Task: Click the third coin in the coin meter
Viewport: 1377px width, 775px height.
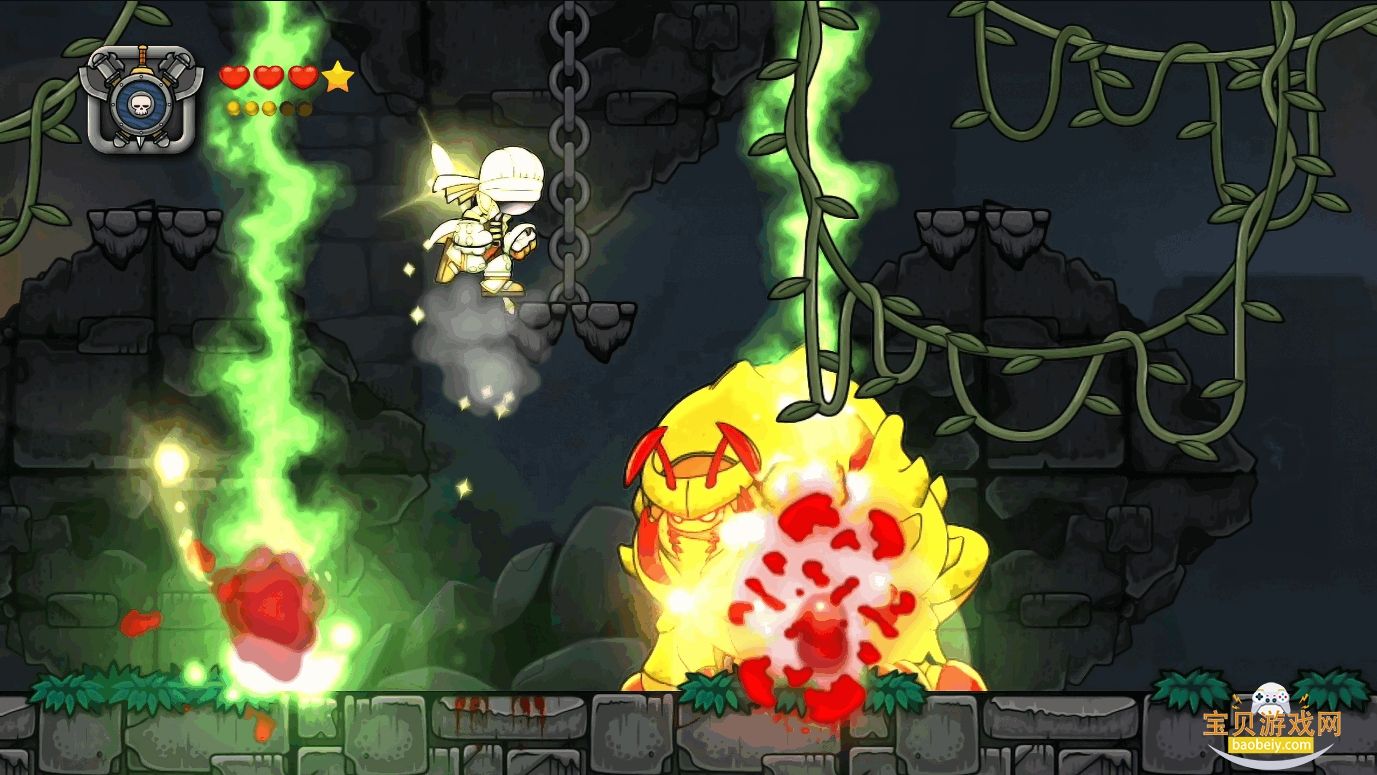Action: tap(268, 107)
